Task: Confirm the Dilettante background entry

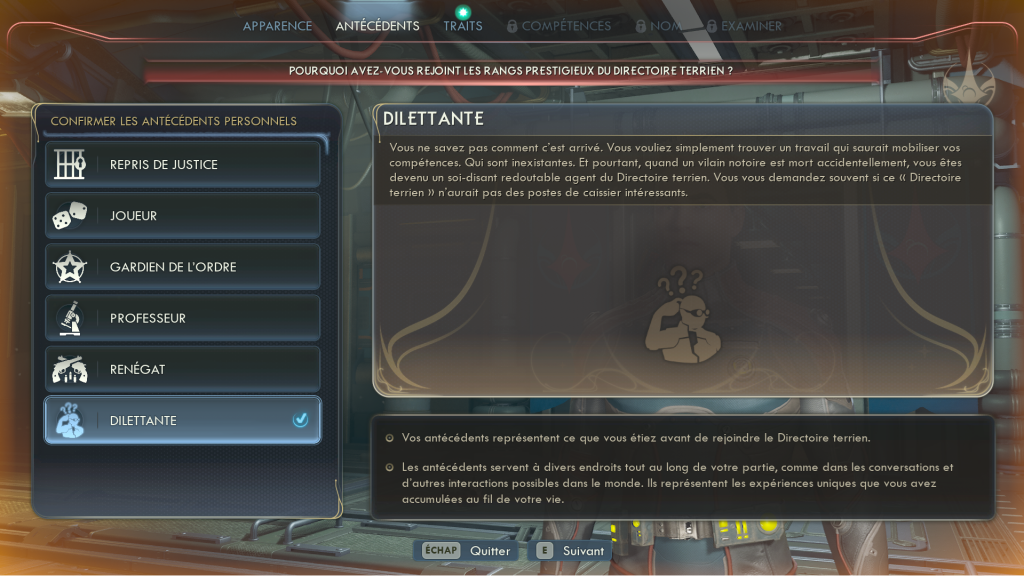Action: 183,420
